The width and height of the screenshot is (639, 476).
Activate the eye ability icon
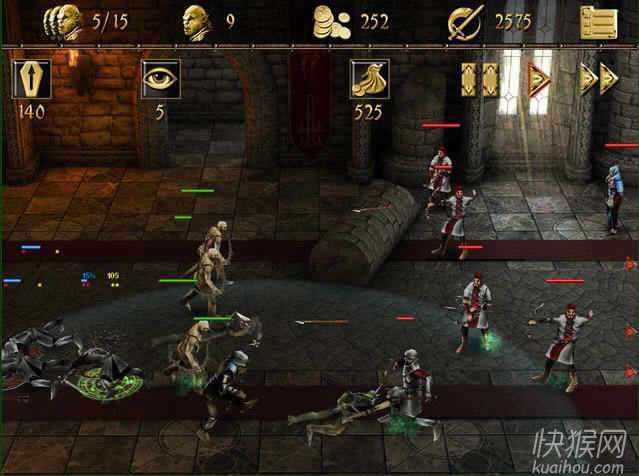(x=160, y=79)
